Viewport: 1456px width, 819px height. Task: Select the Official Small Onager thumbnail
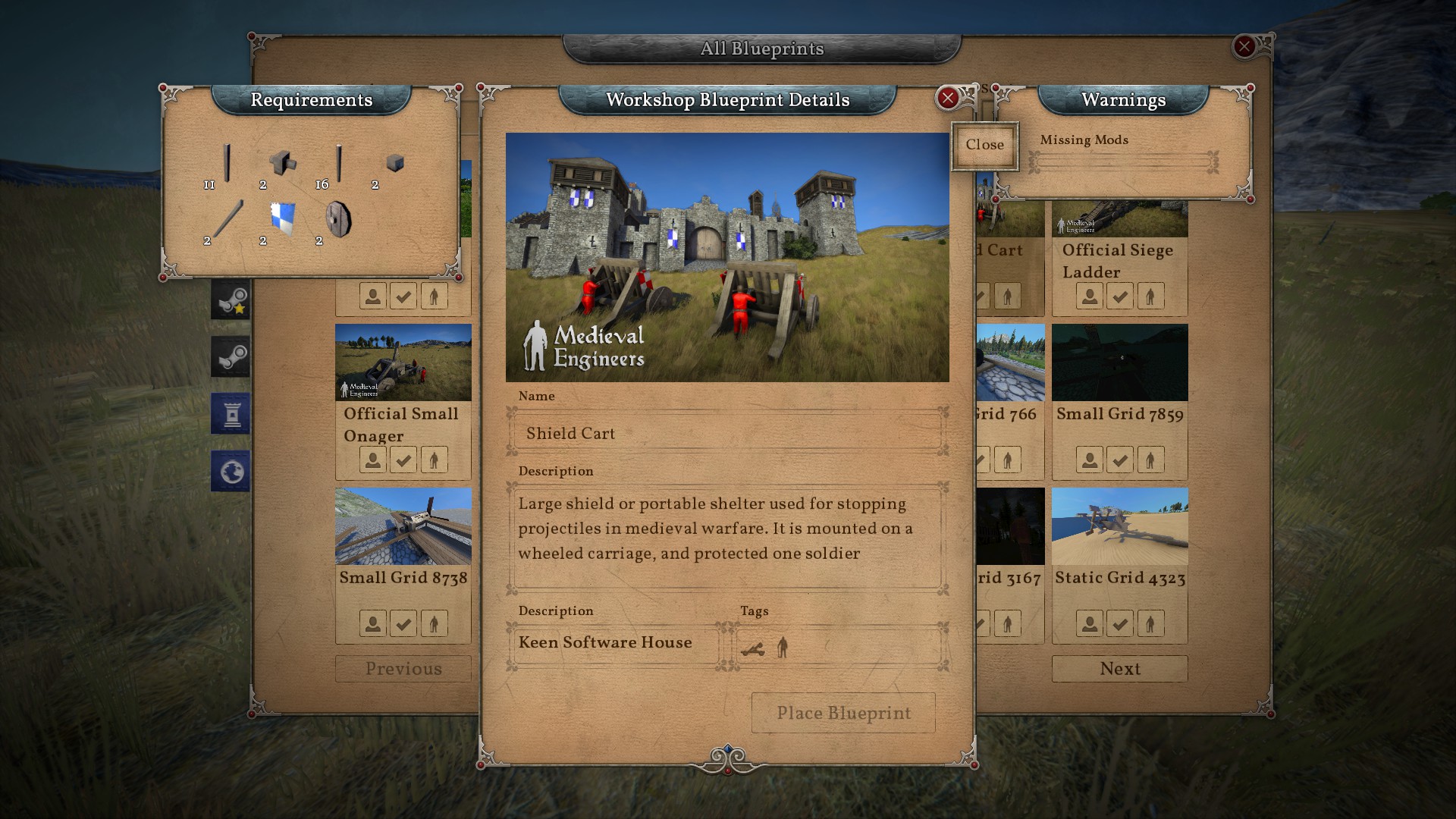coord(403,362)
